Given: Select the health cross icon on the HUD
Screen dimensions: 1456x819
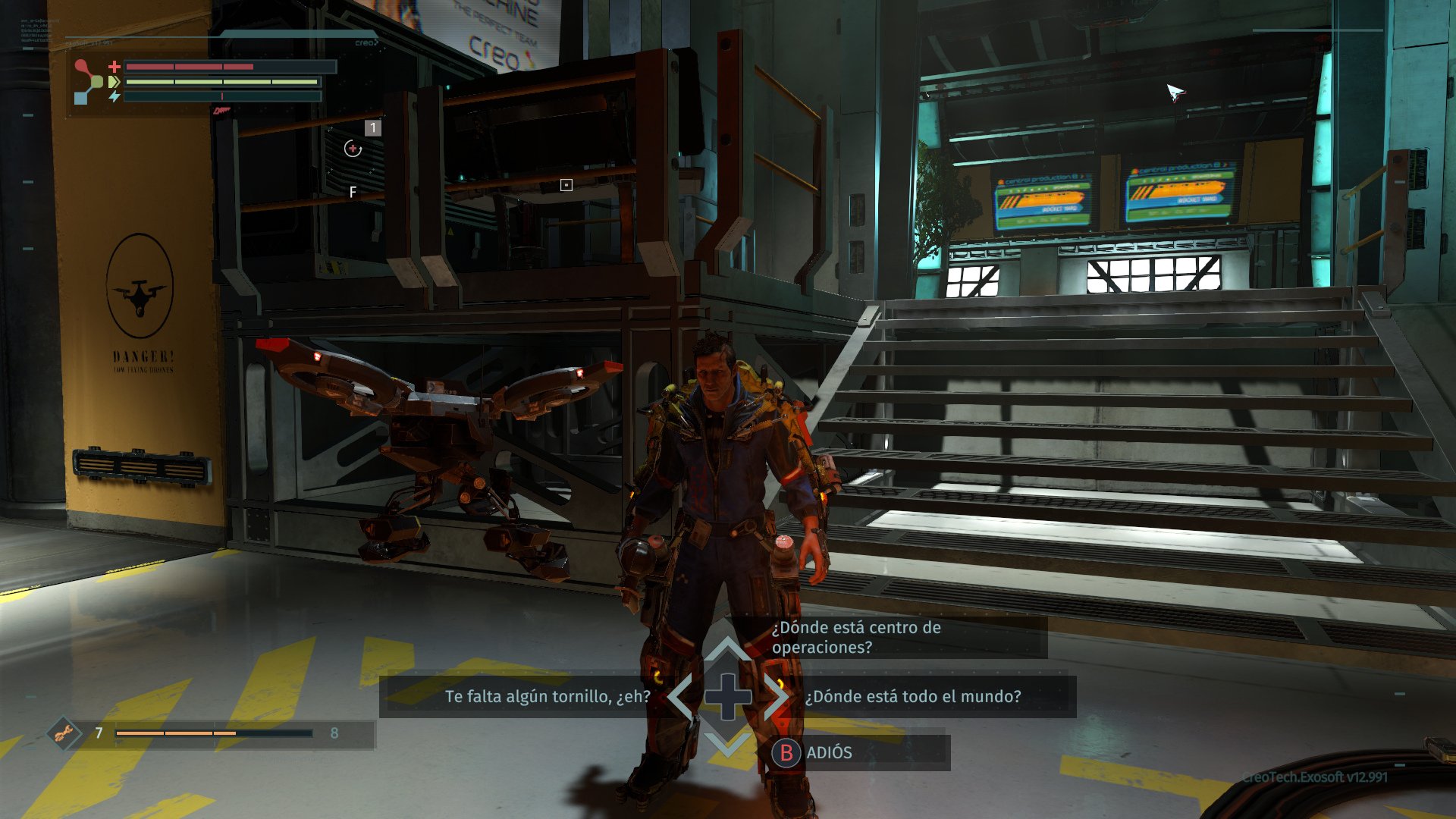Looking at the screenshot, I should coord(115,66).
